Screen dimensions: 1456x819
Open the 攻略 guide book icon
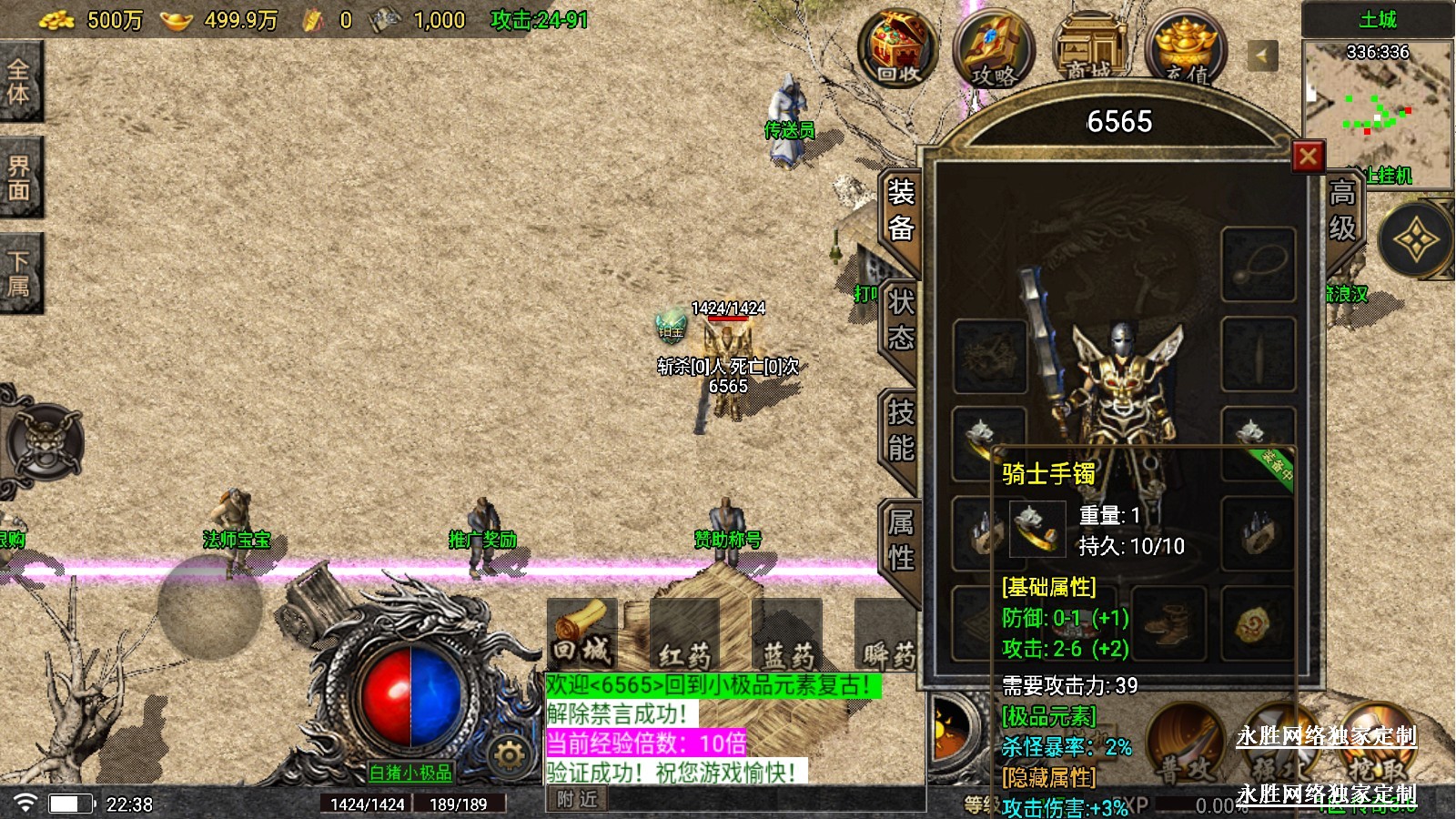(994, 50)
